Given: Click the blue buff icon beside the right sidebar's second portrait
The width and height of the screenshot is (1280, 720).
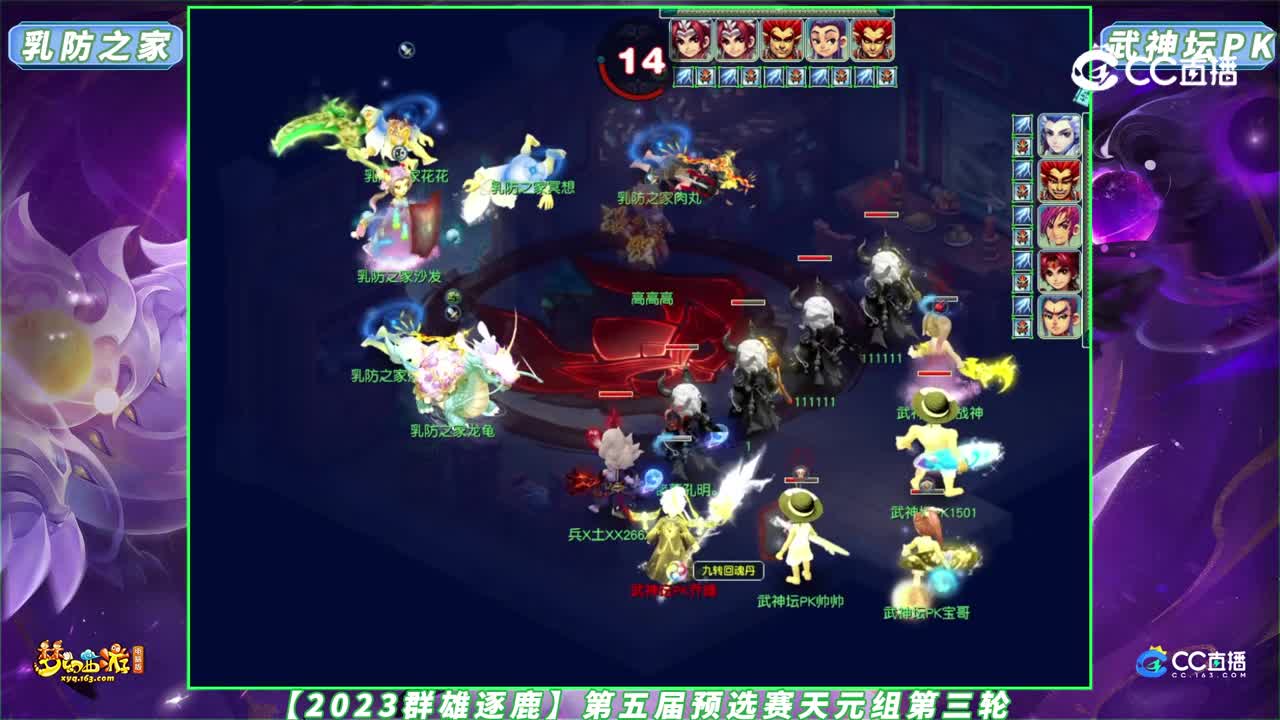Looking at the screenshot, I should click(1022, 170).
